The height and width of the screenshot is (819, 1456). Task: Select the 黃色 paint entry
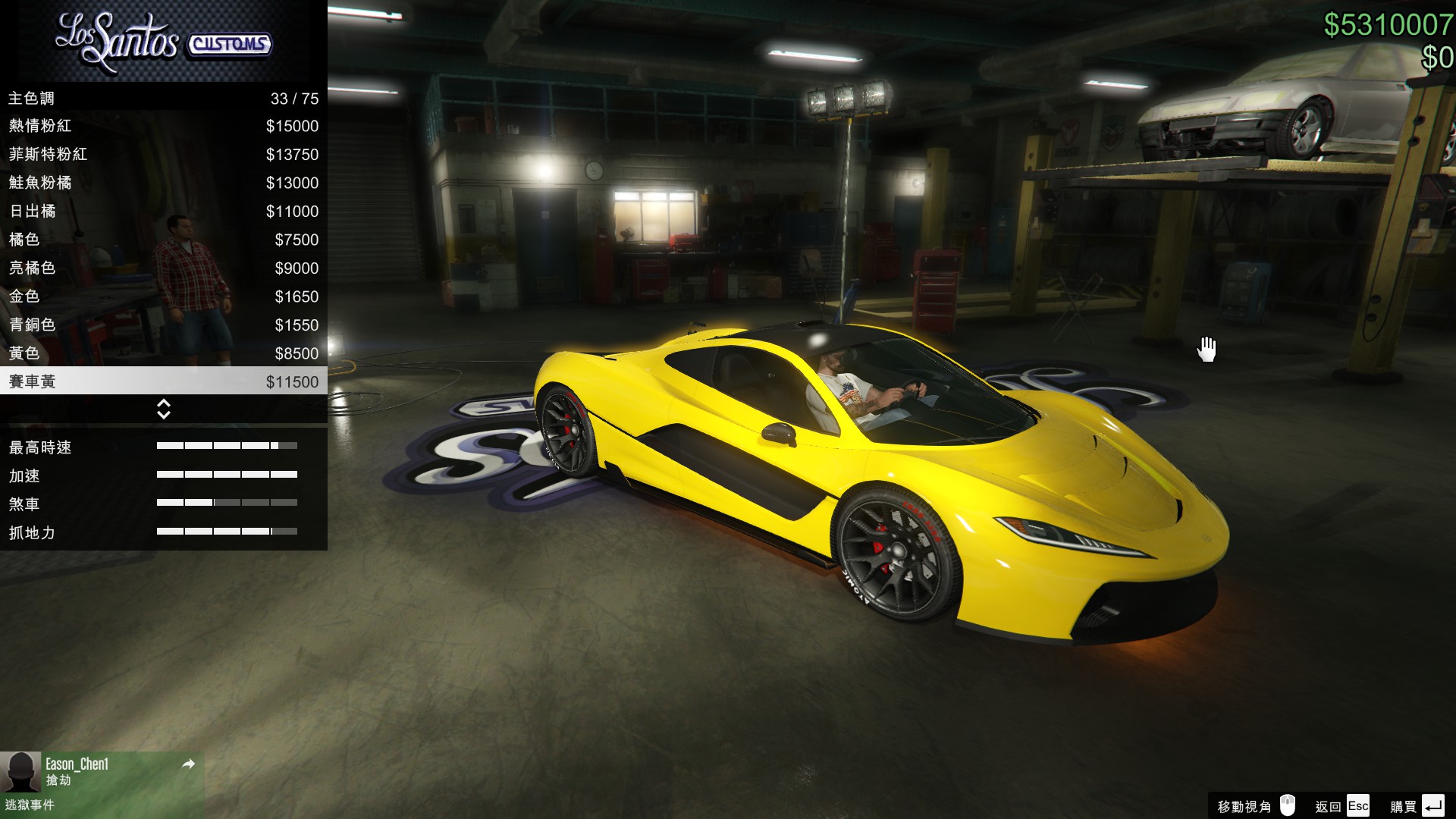click(x=163, y=353)
